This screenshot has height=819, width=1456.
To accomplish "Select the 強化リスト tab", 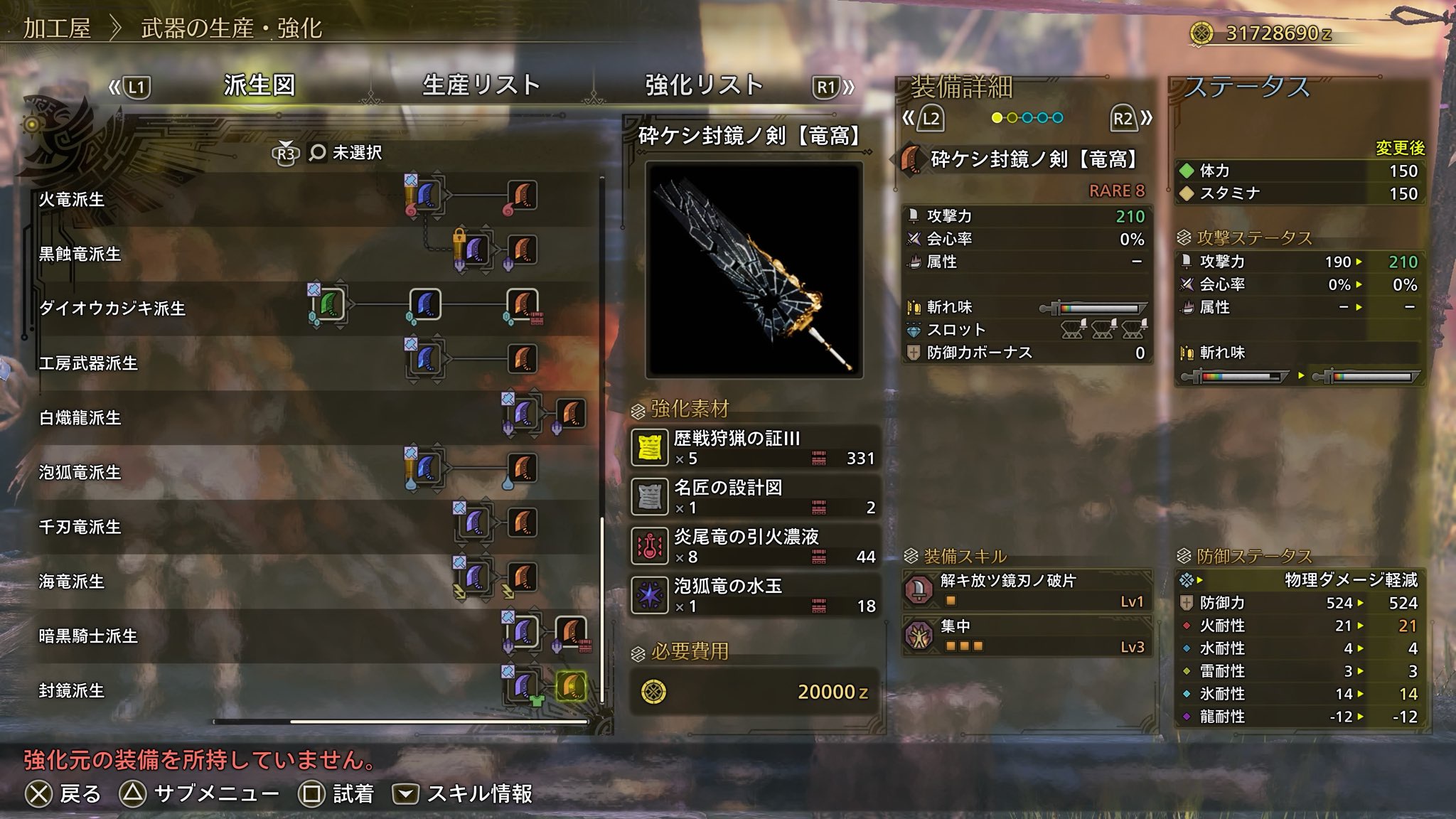I will 704,85.
